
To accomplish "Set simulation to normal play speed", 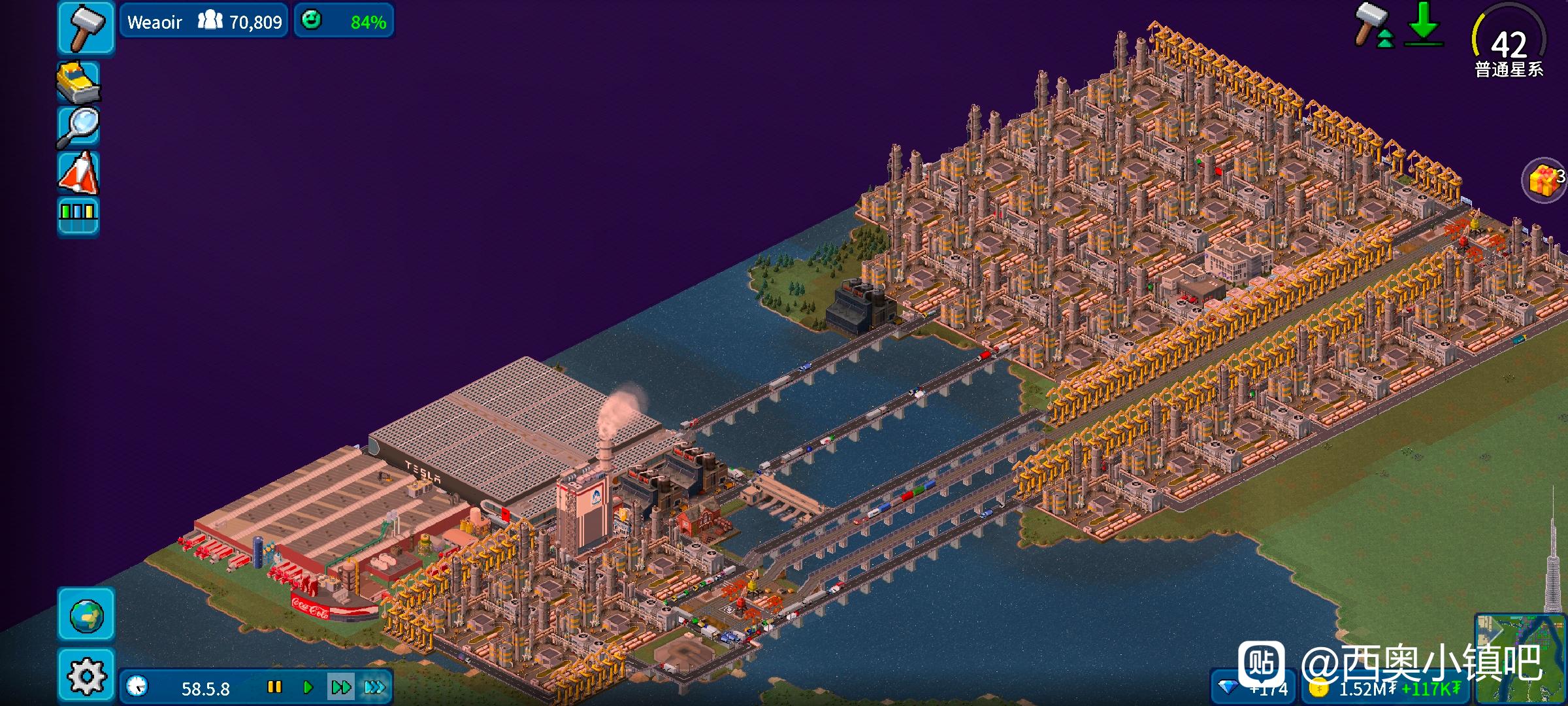I will click(x=308, y=687).
